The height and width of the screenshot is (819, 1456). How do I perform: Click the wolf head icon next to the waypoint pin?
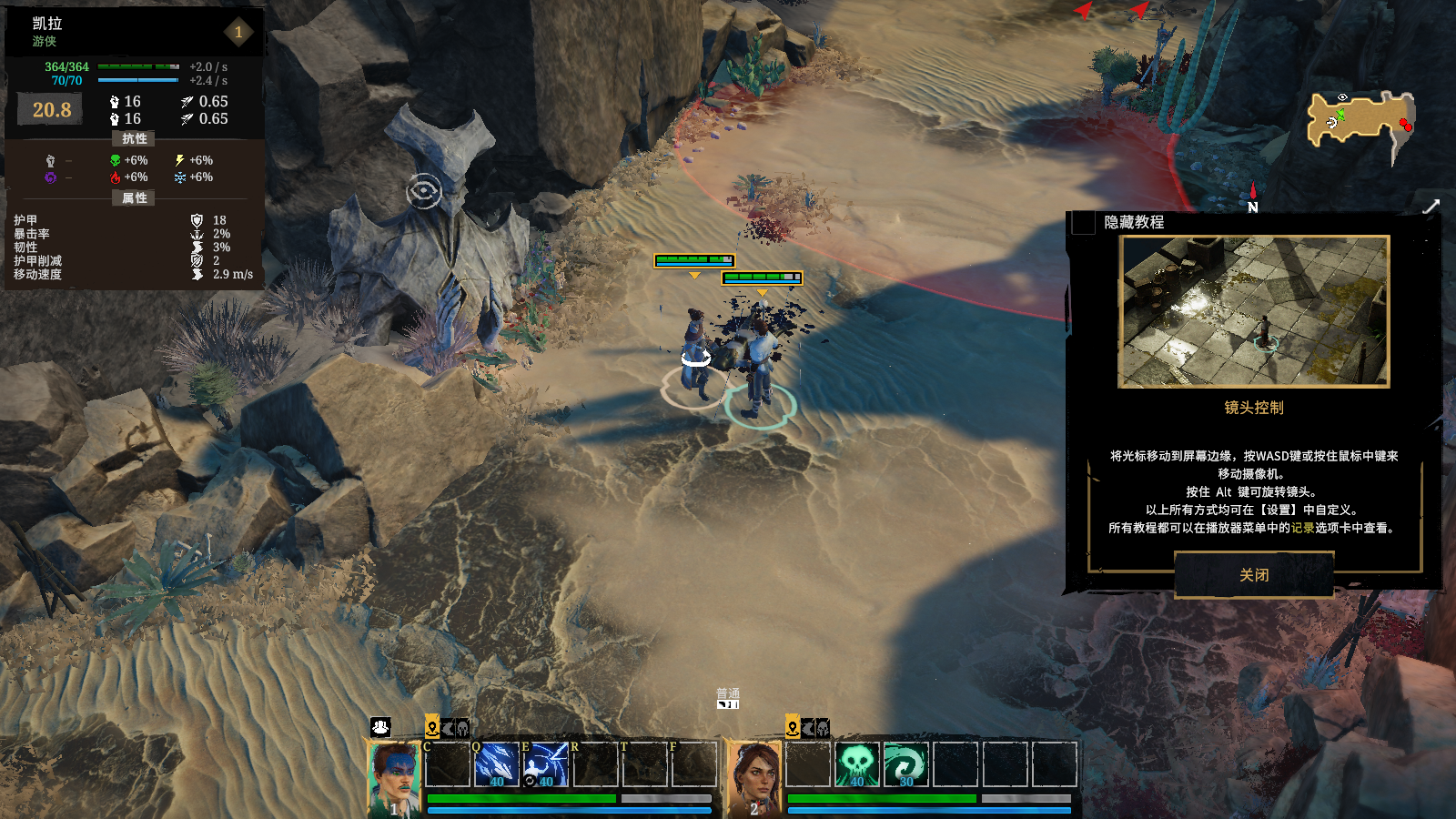point(448,727)
